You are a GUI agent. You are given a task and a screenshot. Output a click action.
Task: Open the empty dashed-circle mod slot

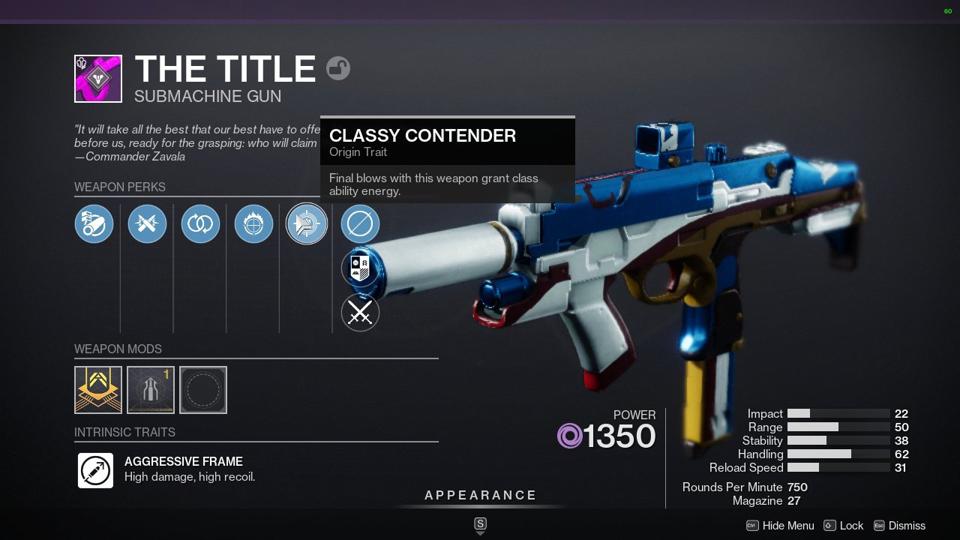pyautogui.click(x=203, y=390)
